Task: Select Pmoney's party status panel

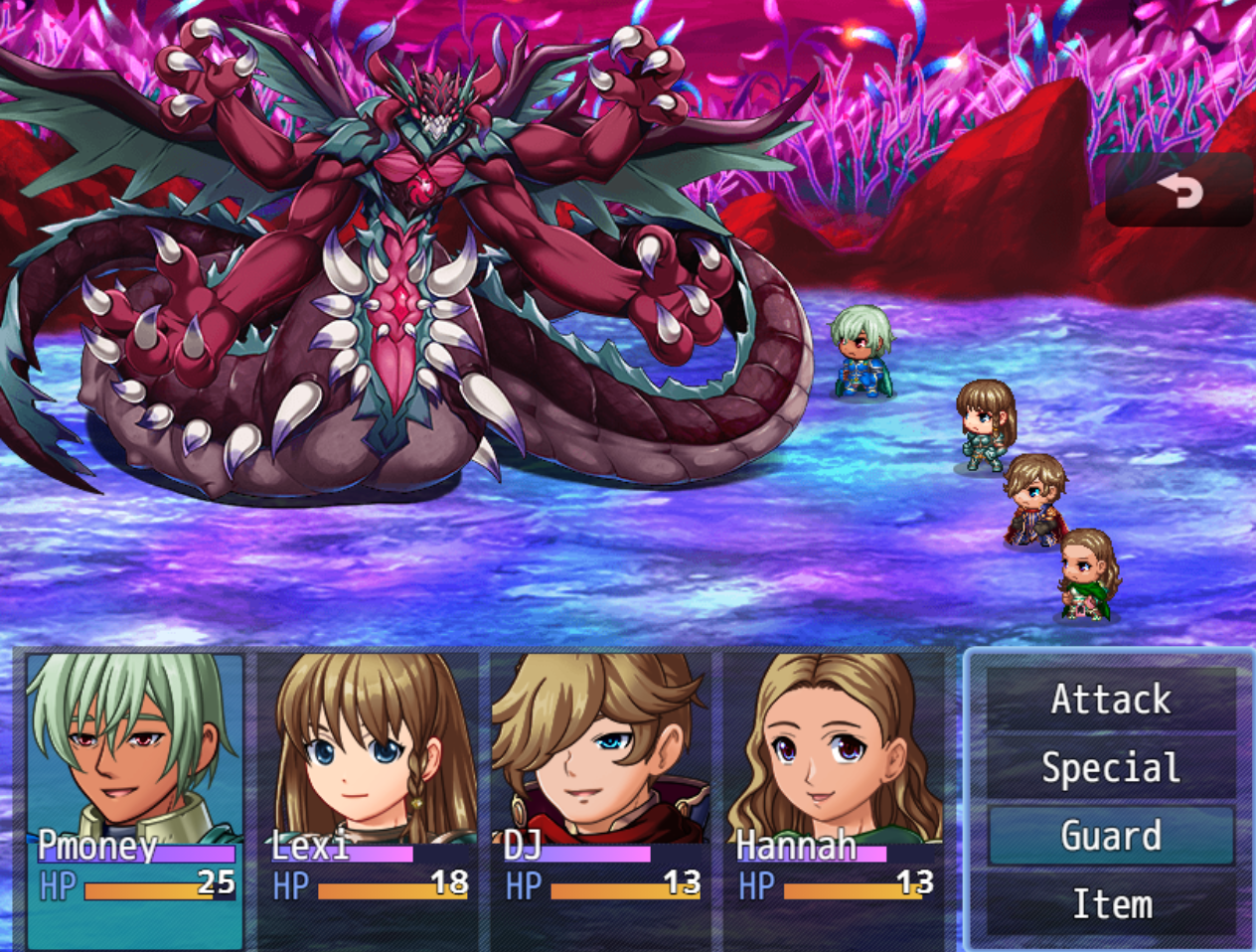Action: (x=135, y=799)
